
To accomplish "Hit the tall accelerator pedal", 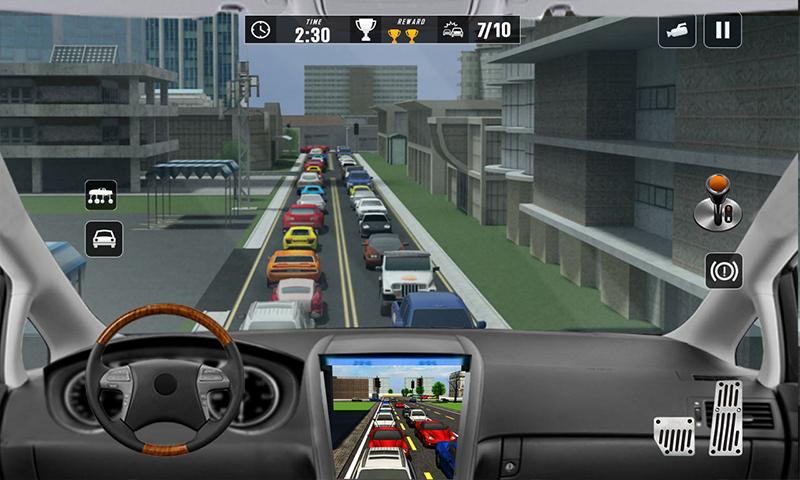I will click(x=726, y=417).
